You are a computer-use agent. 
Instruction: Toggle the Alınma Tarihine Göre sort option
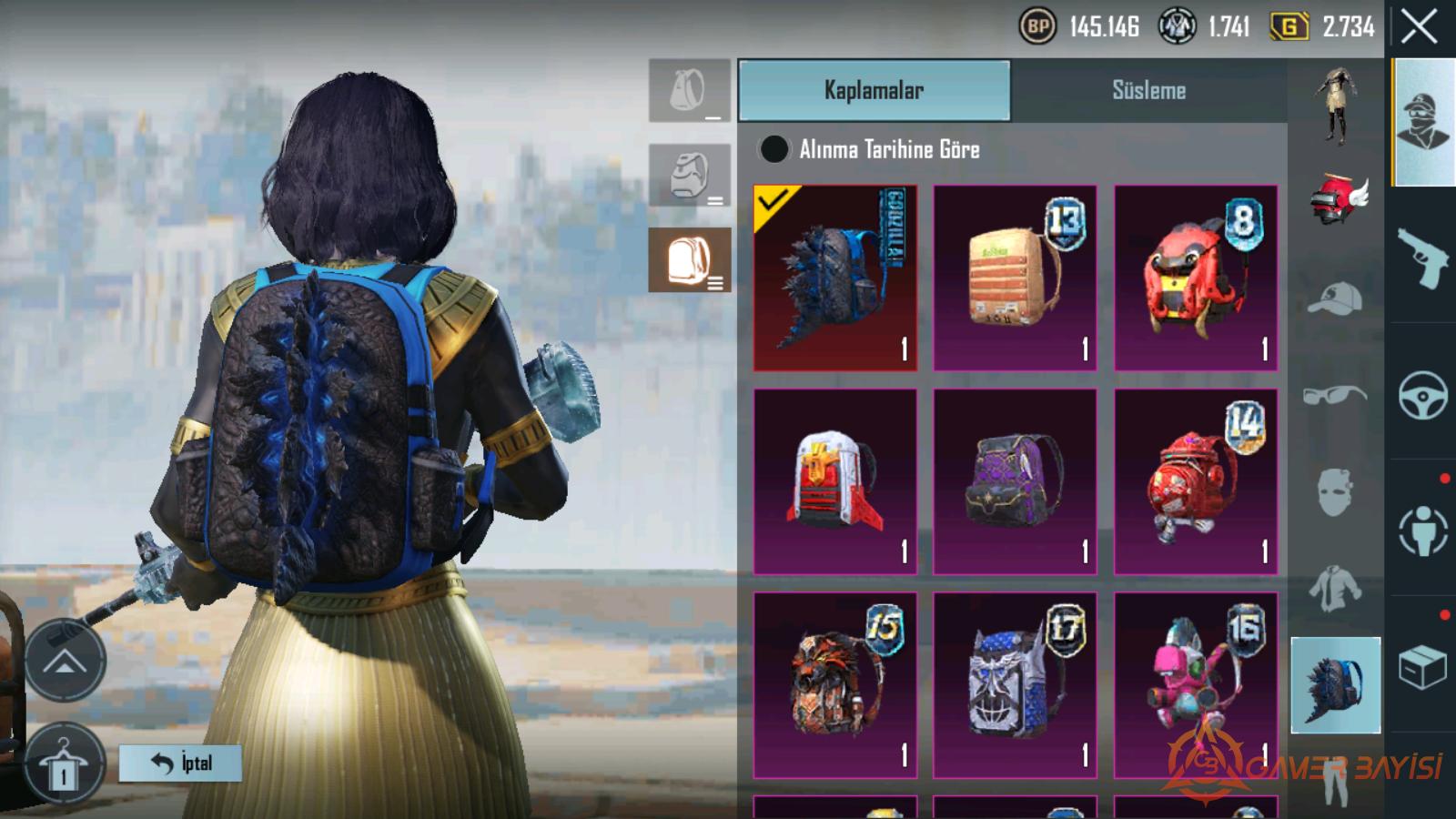[x=774, y=149]
